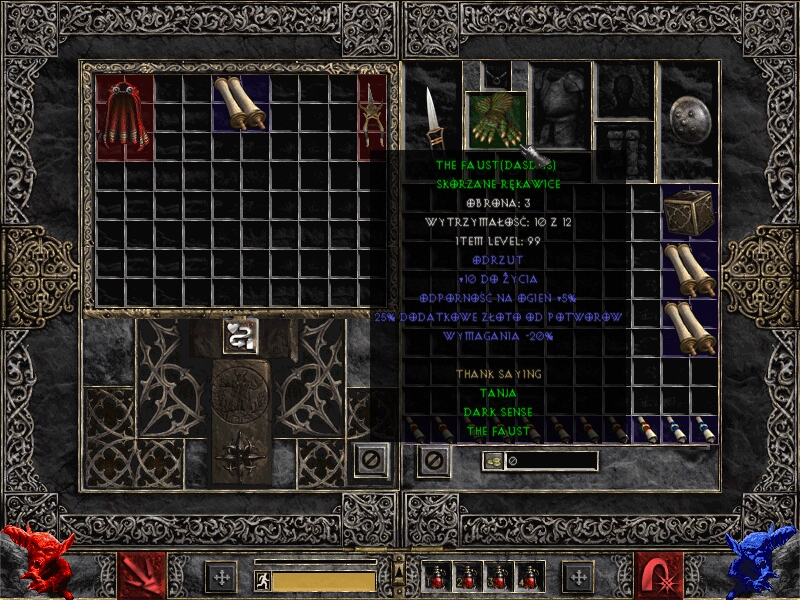800x600 pixels.
Task: Close the inventory panel
Action: click(x=433, y=460)
